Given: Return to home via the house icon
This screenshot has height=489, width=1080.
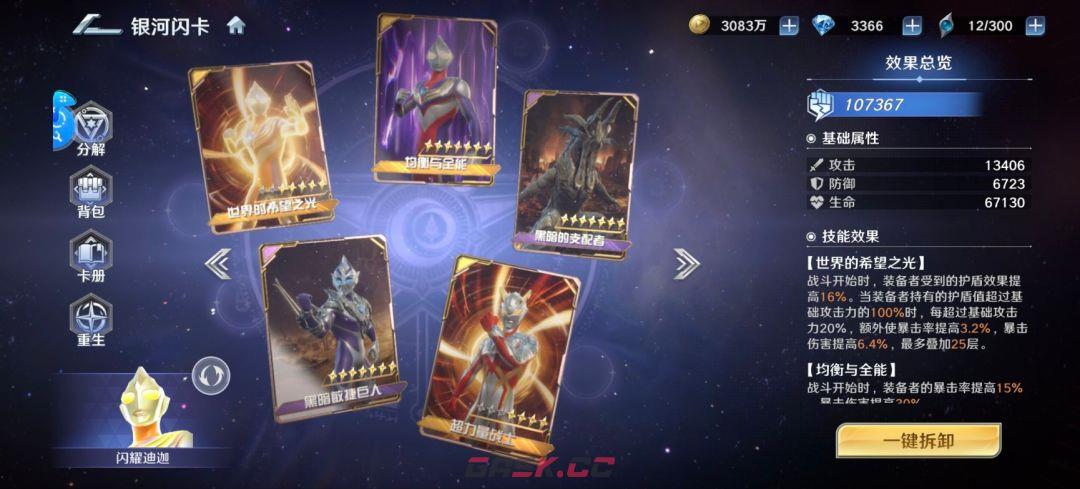Looking at the screenshot, I should (236, 25).
